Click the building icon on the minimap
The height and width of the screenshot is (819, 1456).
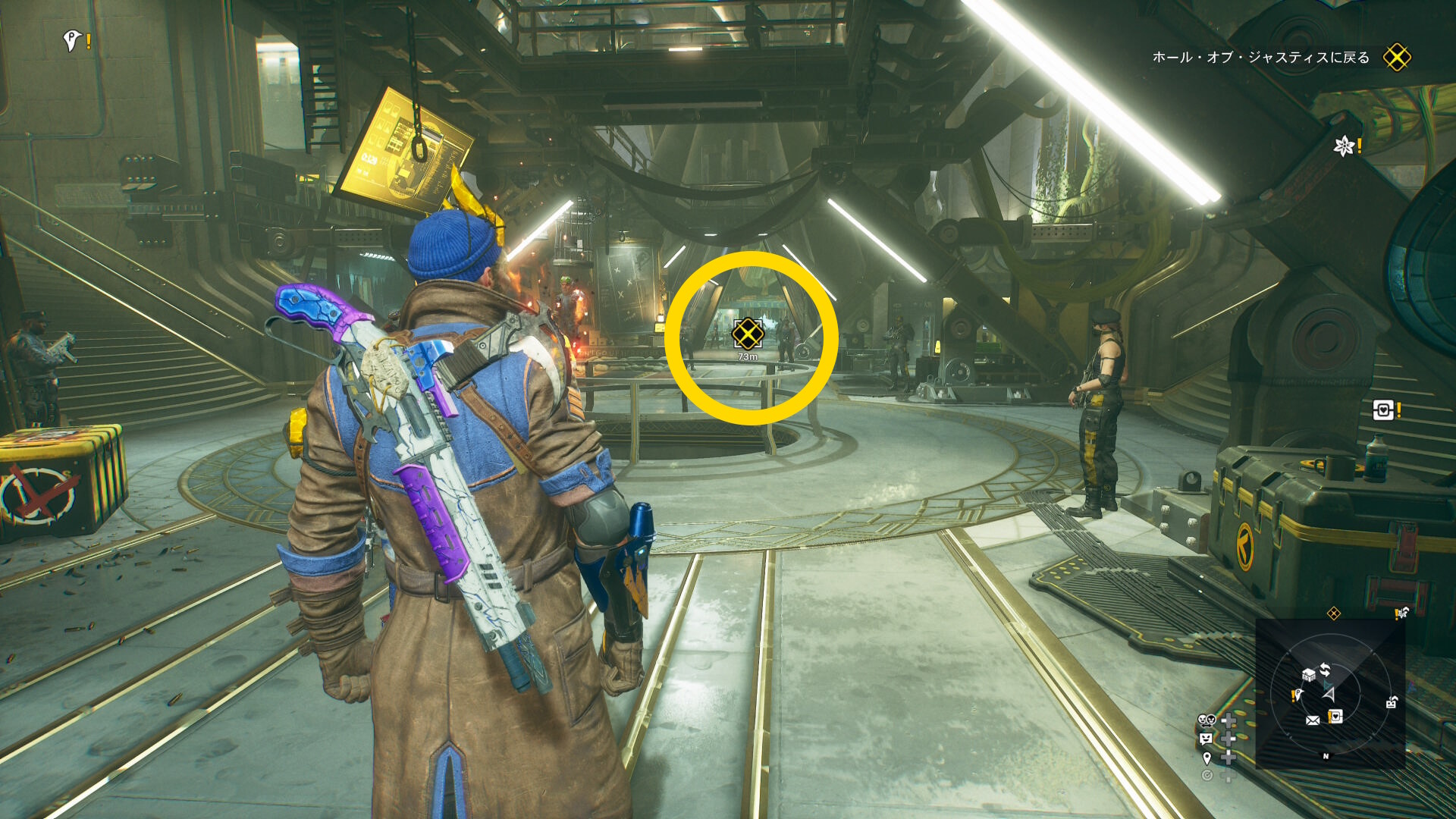click(1308, 674)
